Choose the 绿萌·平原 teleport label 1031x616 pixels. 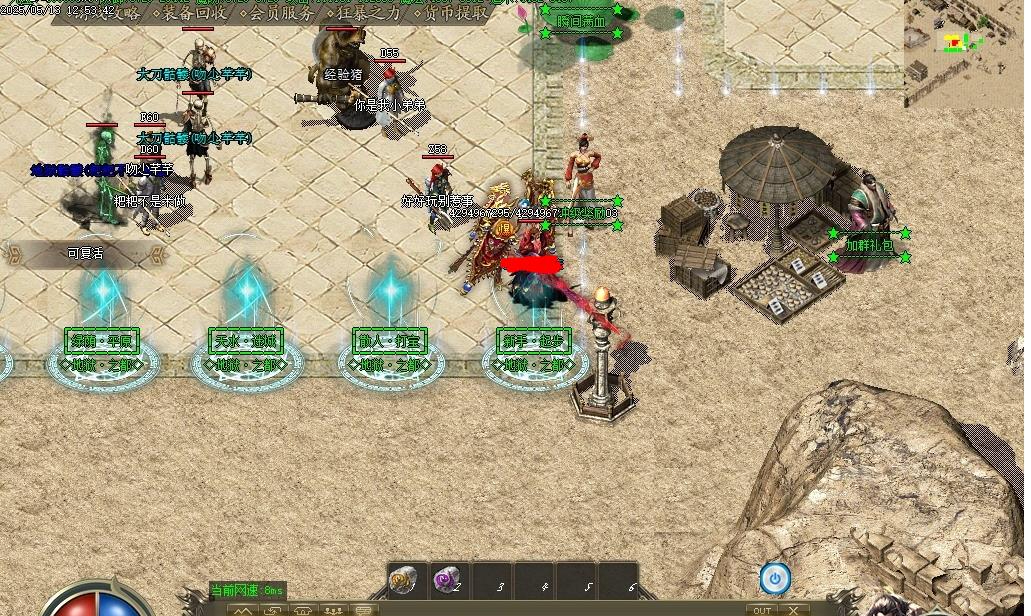(101, 341)
